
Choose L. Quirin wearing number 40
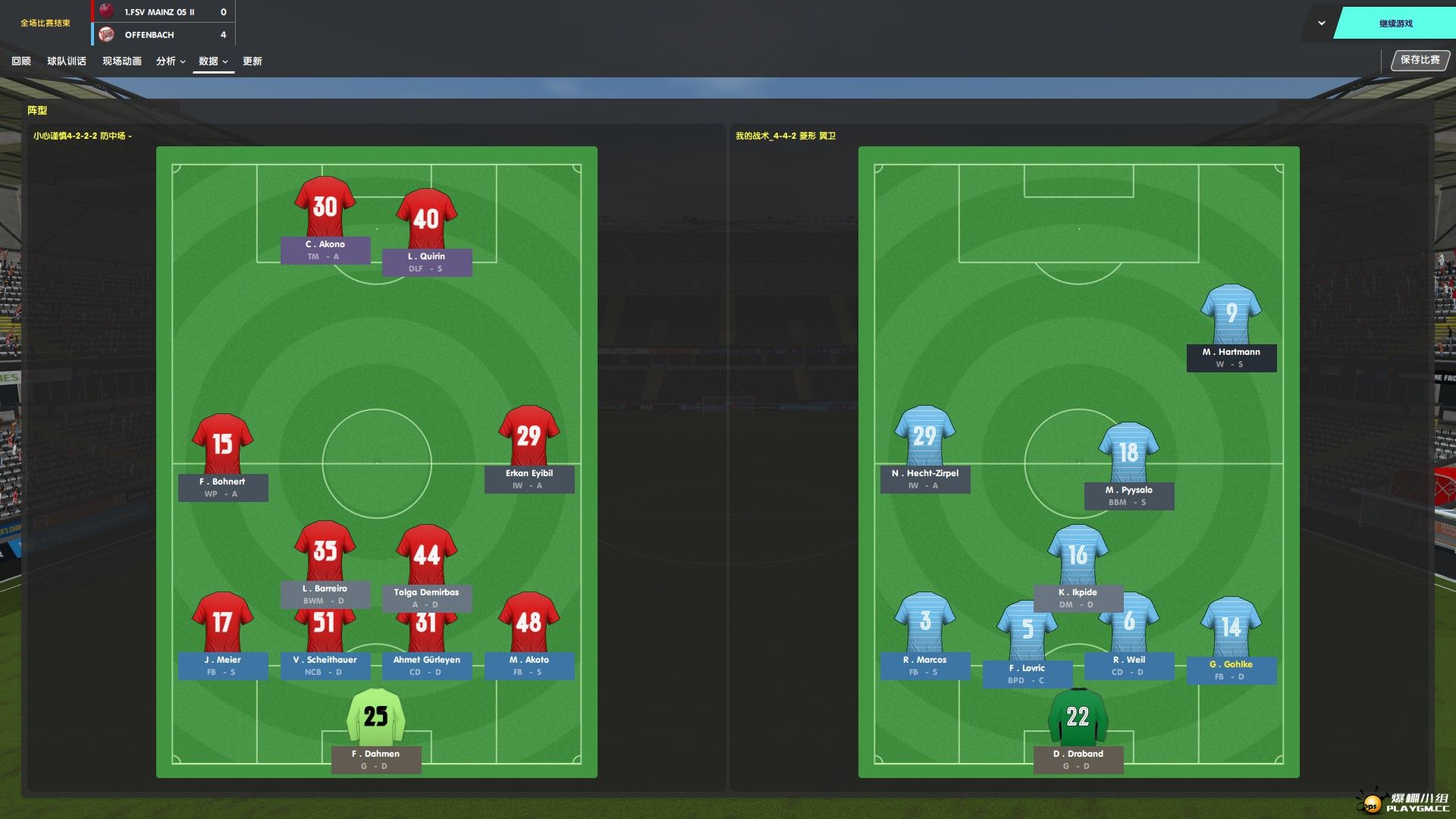[x=426, y=218]
